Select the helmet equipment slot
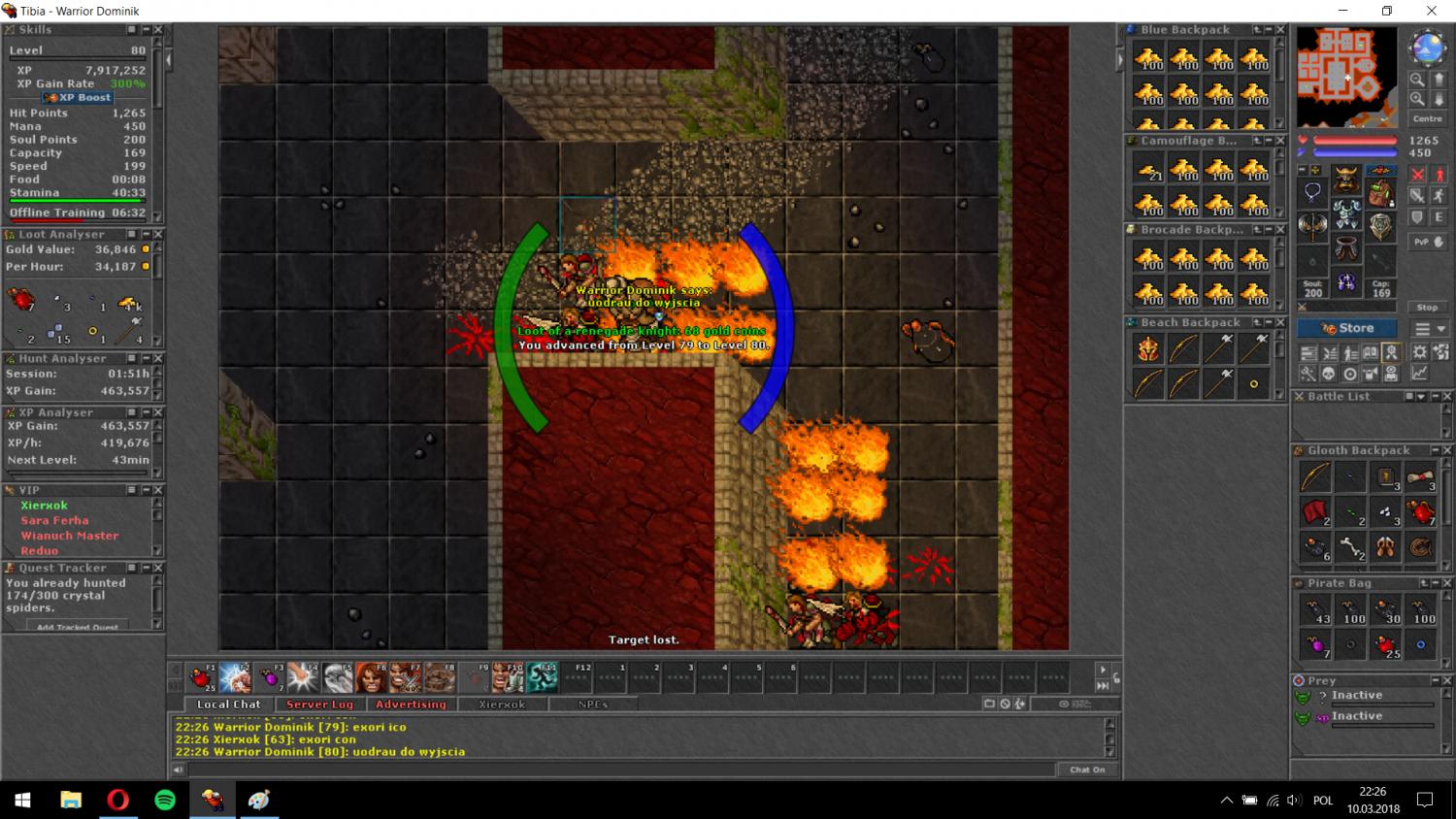 click(x=1345, y=180)
